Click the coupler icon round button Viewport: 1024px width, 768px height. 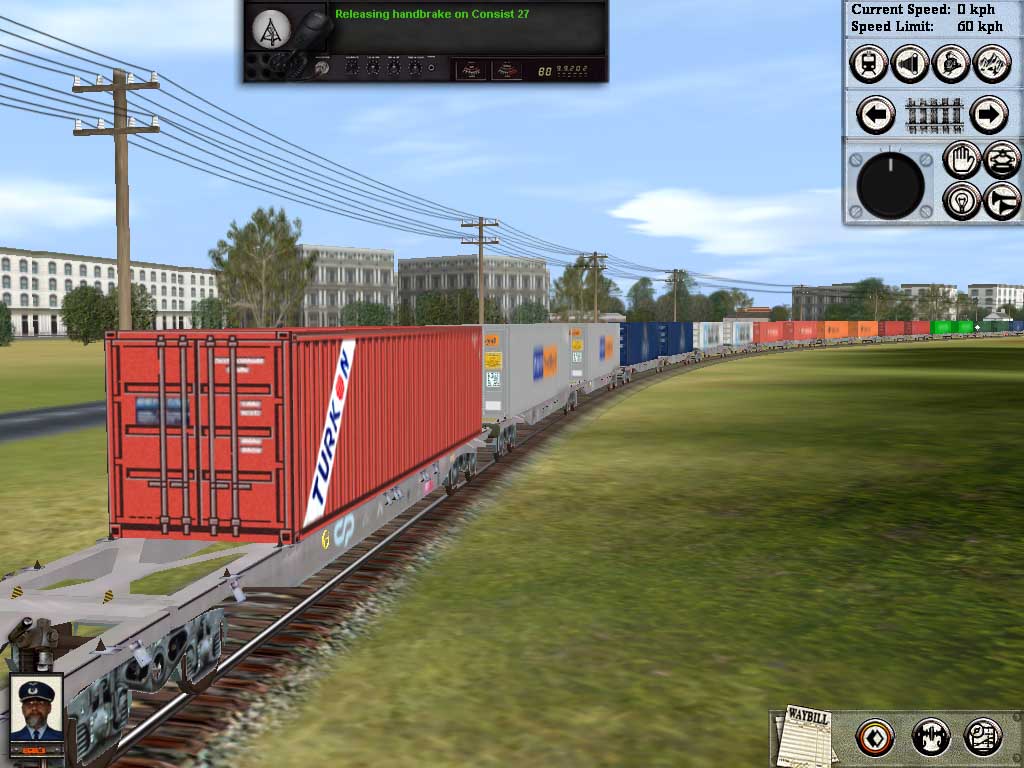(x=931, y=738)
